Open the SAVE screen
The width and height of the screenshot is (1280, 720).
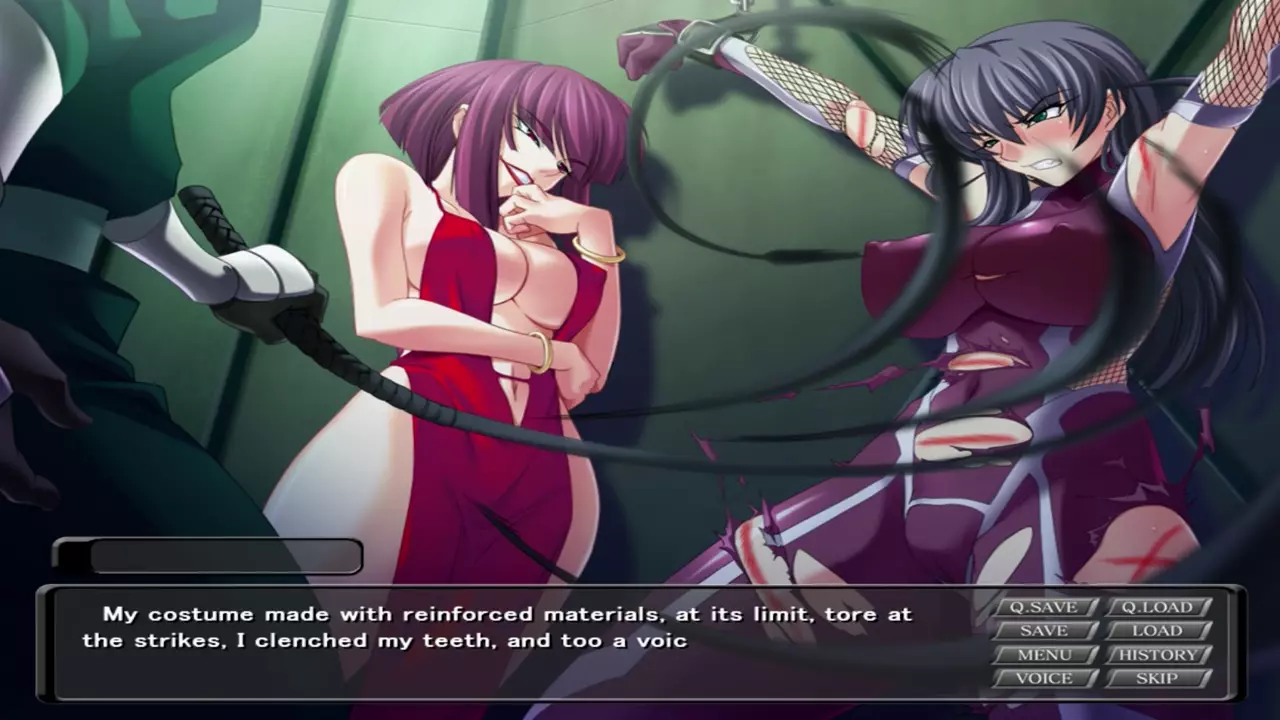pos(1044,631)
